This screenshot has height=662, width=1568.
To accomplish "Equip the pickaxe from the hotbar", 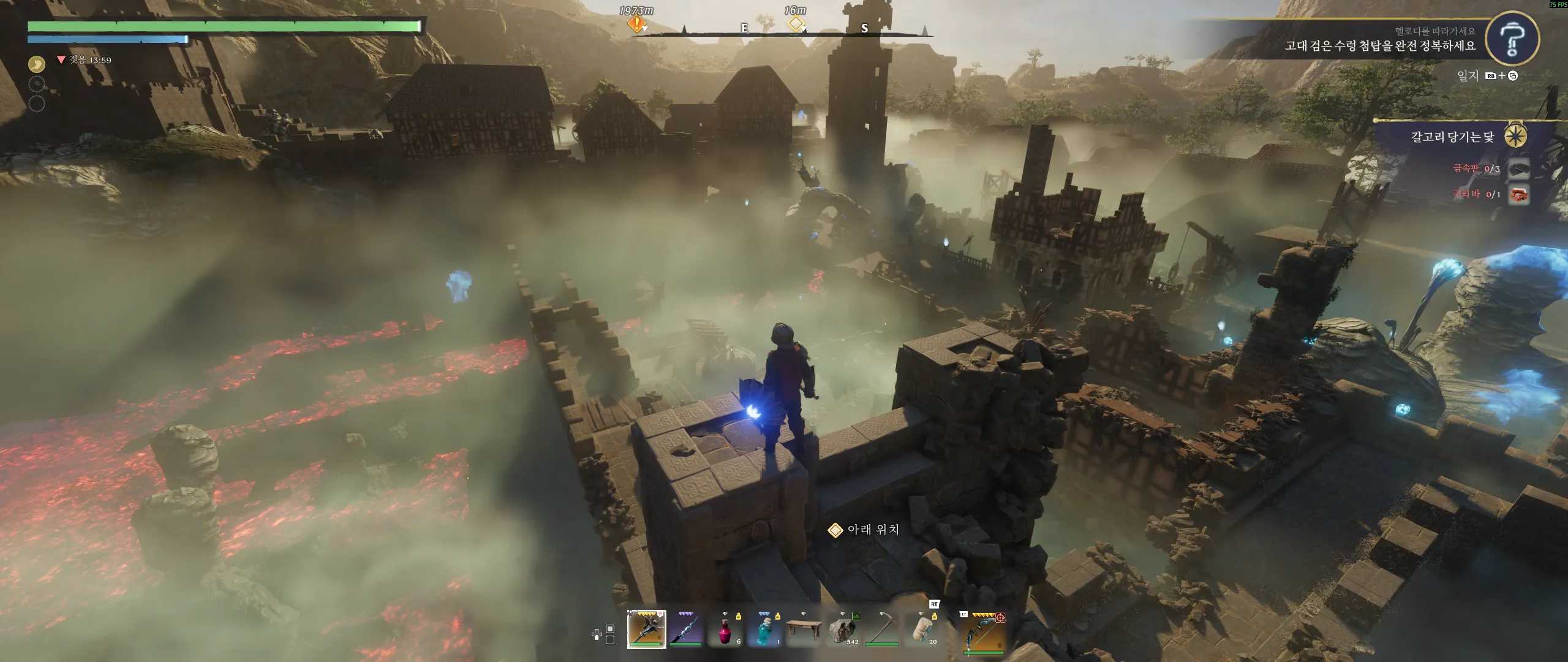I will point(881,629).
